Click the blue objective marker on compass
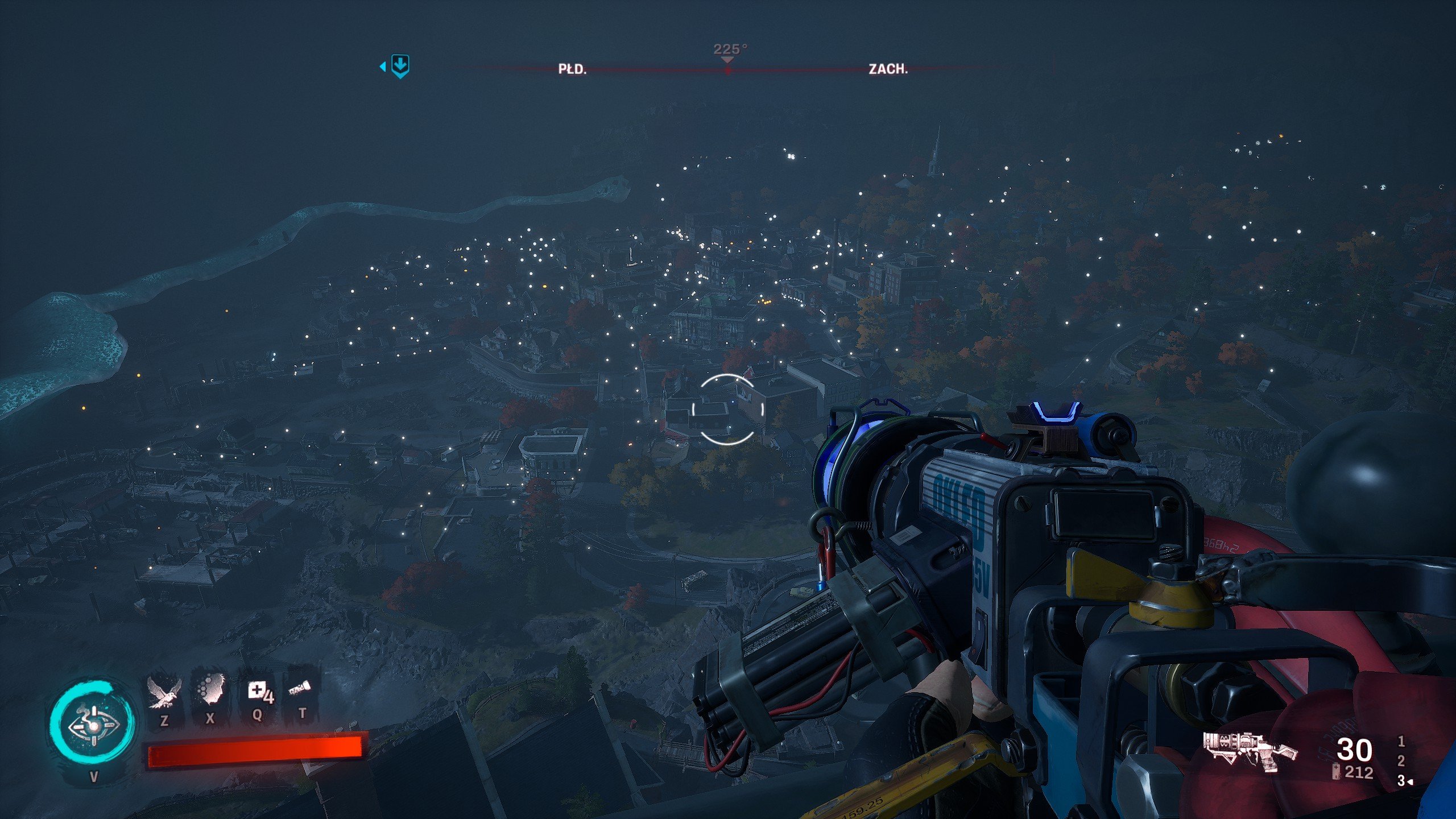The height and width of the screenshot is (819, 1456). pyautogui.click(x=400, y=67)
